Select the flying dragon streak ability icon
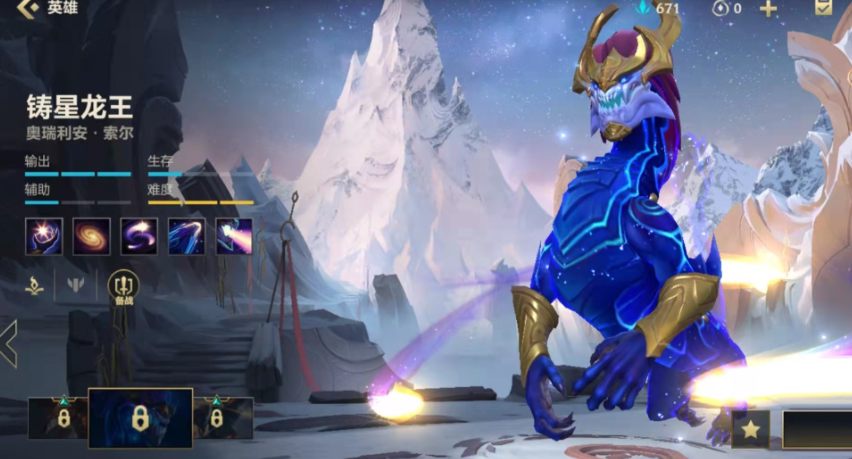Screen dimensions: 852x459 click(x=187, y=236)
